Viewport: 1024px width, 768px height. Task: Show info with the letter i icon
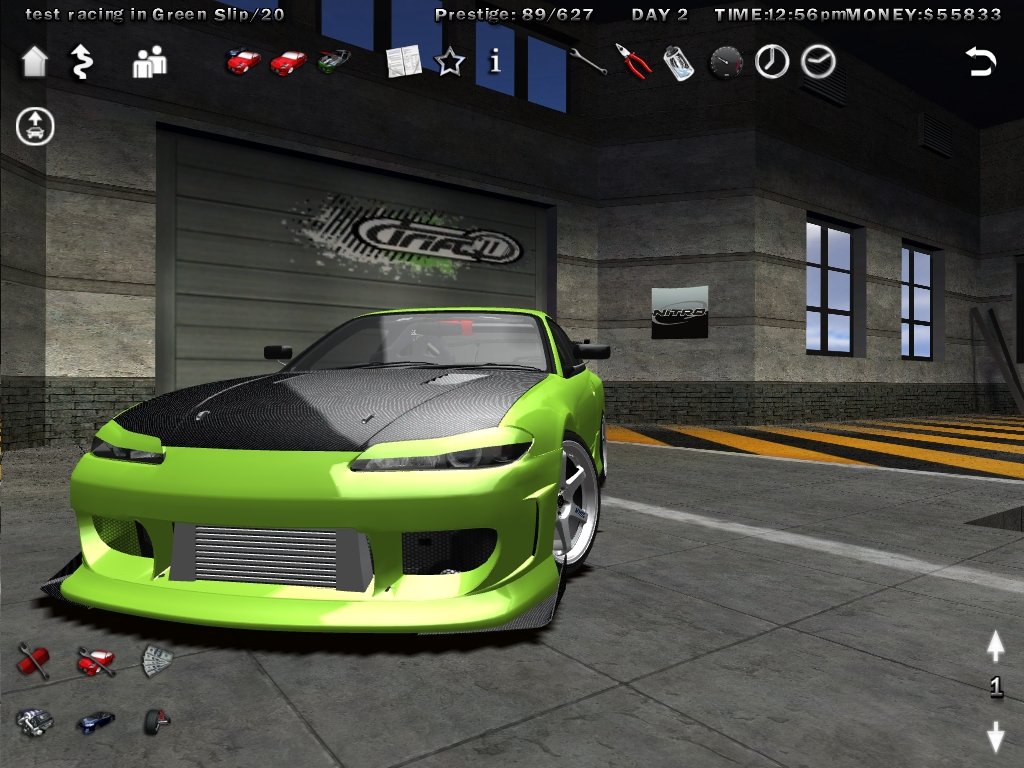tap(494, 62)
